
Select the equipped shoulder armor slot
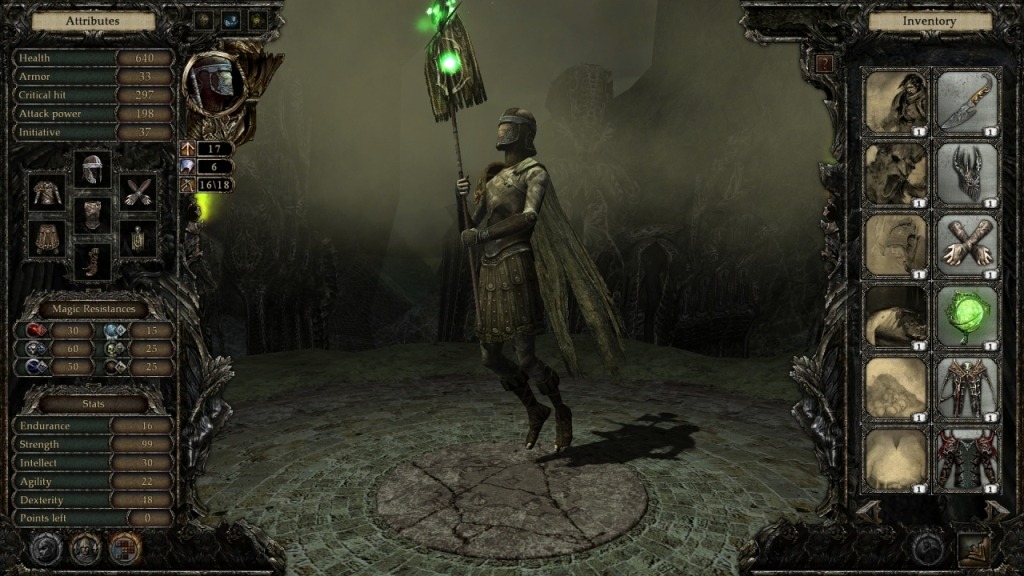[47, 192]
